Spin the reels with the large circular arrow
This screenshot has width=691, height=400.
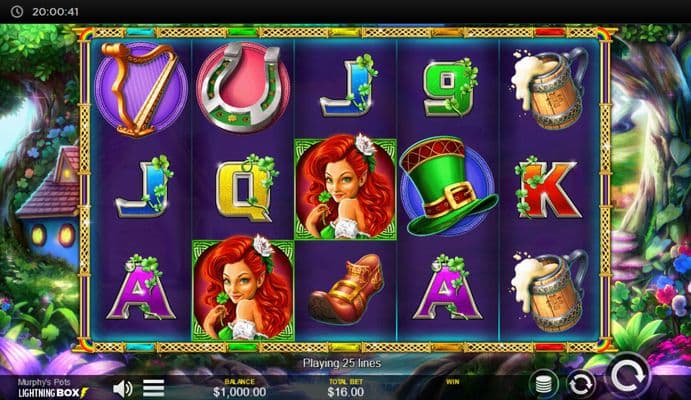click(629, 377)
